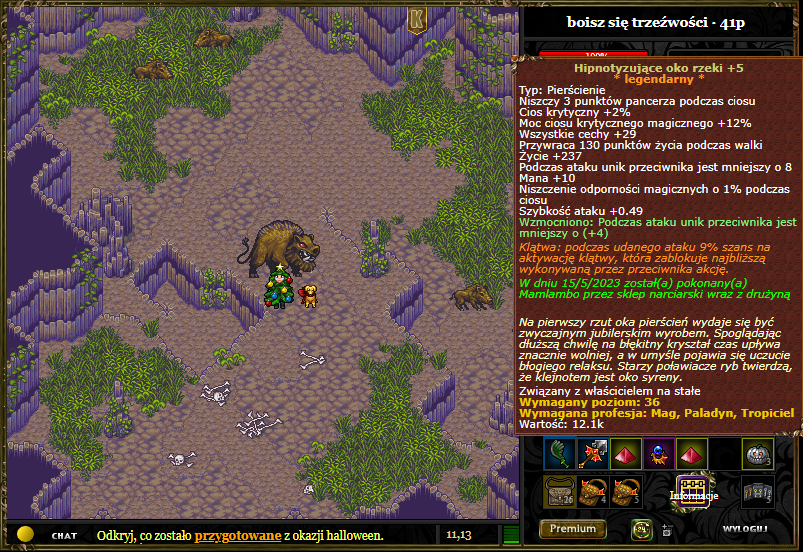Log out with the Wyloguj button
803x552 pixels.
pyautogui.click(x=745, y=528)
